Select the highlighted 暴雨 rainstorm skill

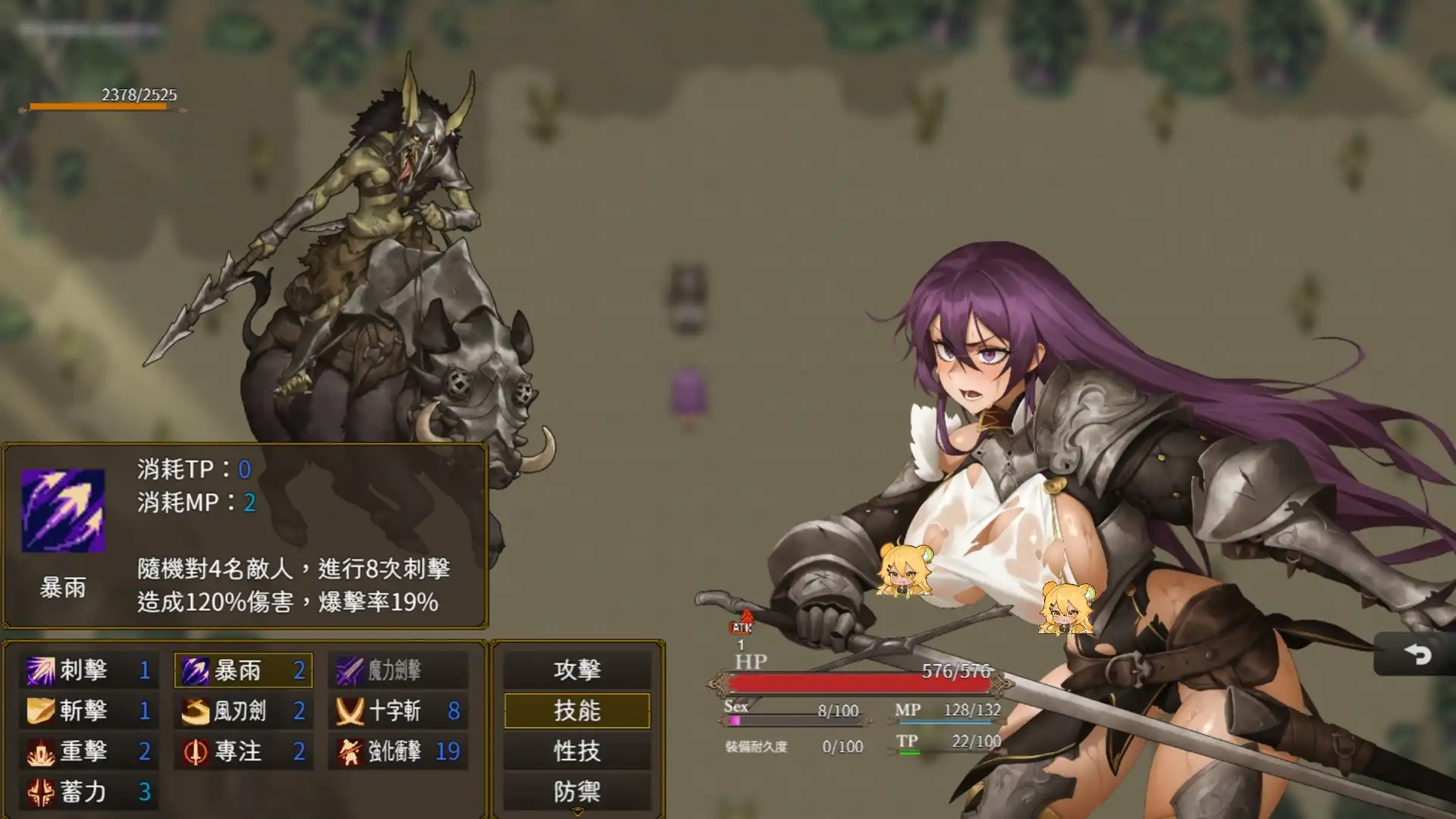(196, 670)
